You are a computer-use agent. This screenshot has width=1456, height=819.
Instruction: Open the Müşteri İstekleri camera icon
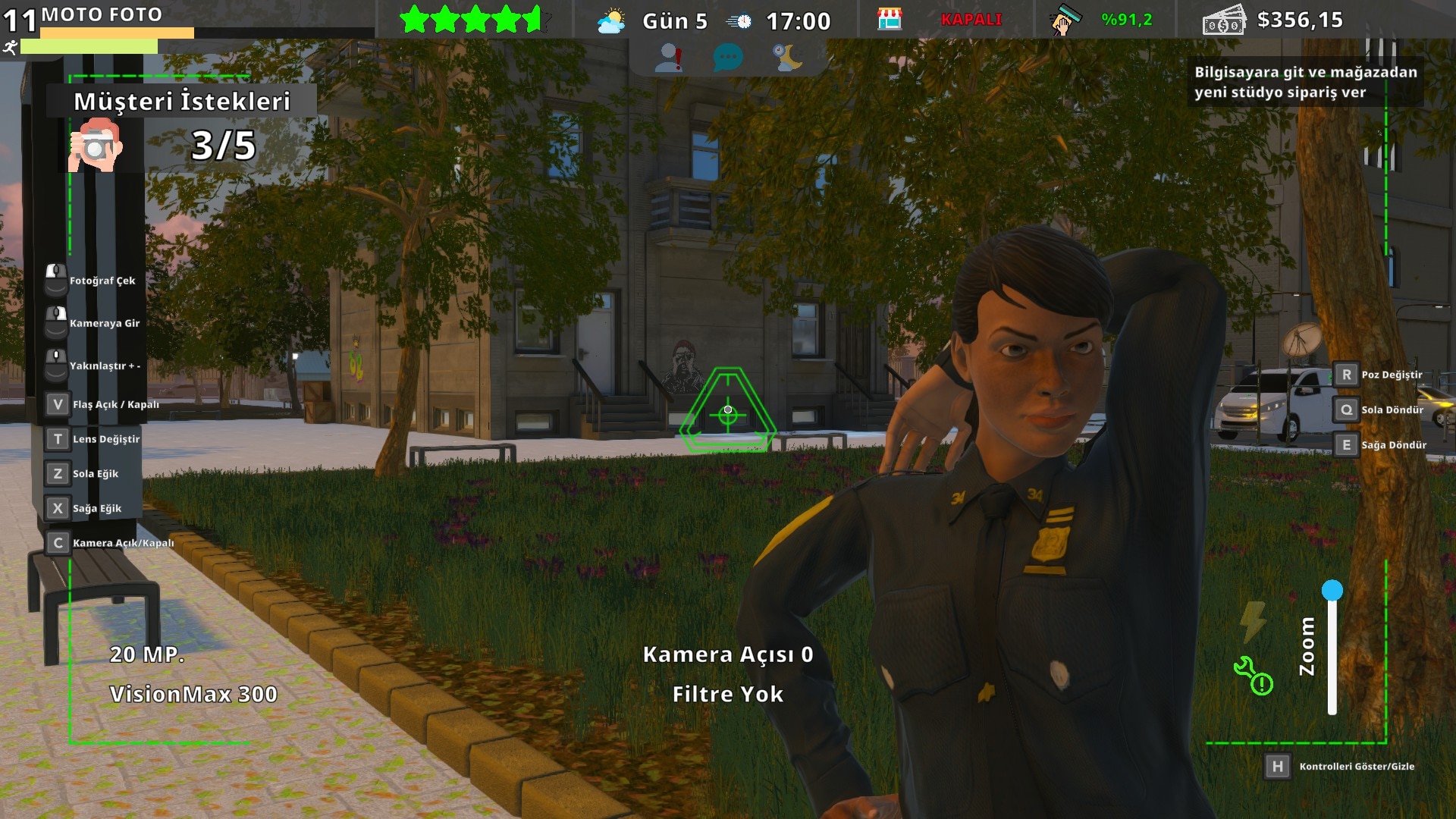(x=96, y=144)
